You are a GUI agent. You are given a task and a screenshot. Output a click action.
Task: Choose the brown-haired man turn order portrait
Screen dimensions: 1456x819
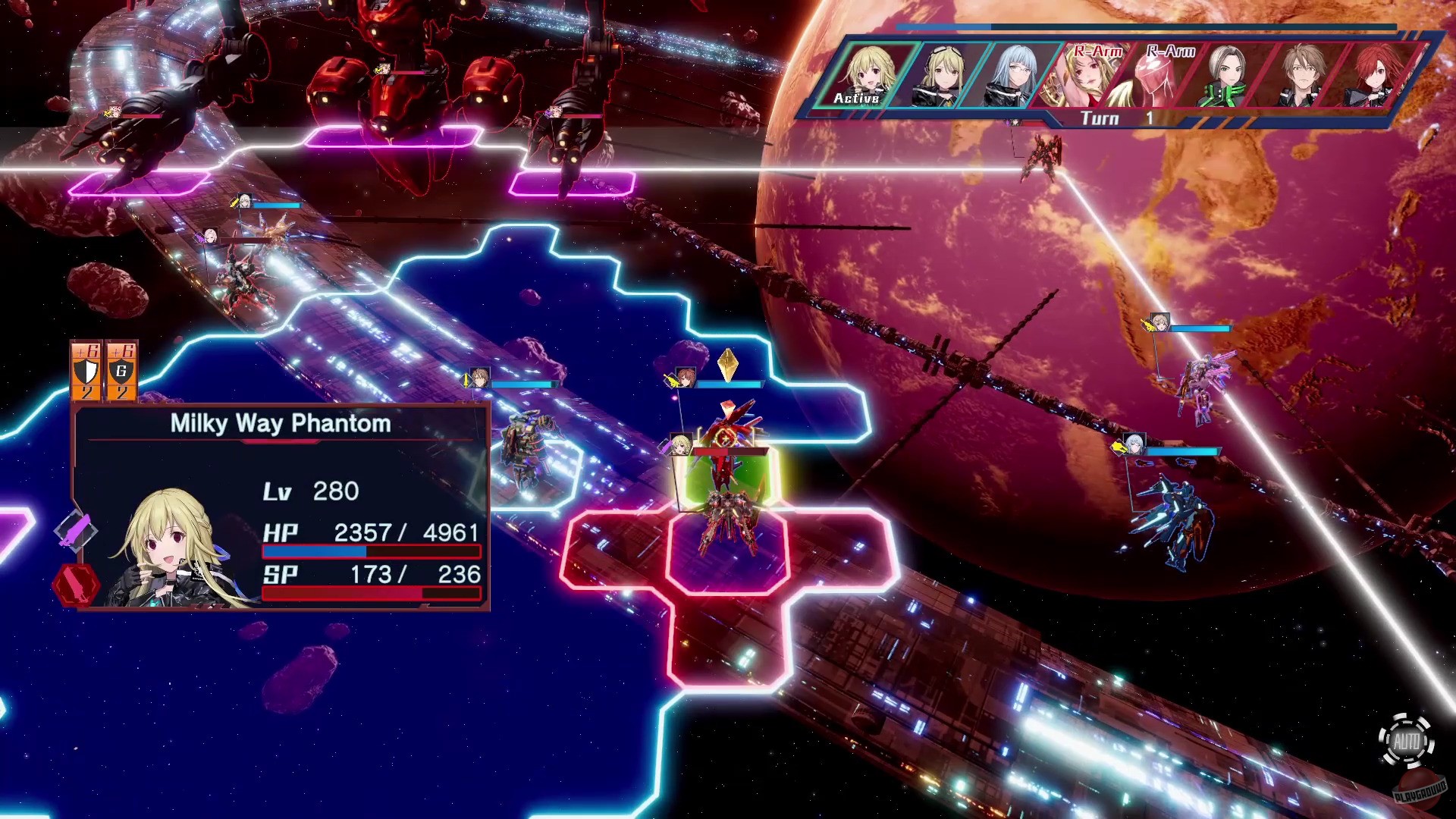tap(1300, 76)
